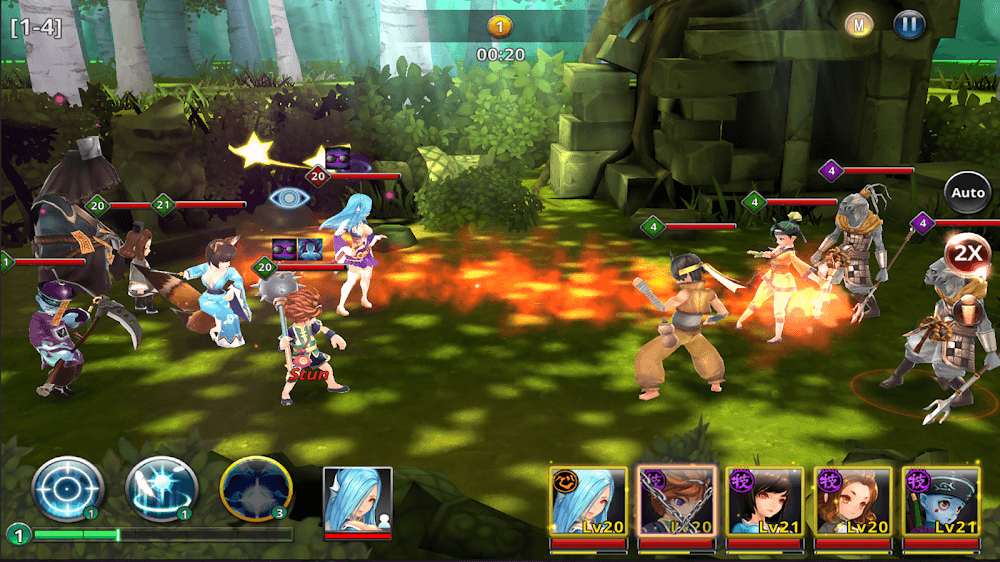Screen dimensions: 1000x562
Task: Toggle Auto battle mode
Action: point(967,192)
